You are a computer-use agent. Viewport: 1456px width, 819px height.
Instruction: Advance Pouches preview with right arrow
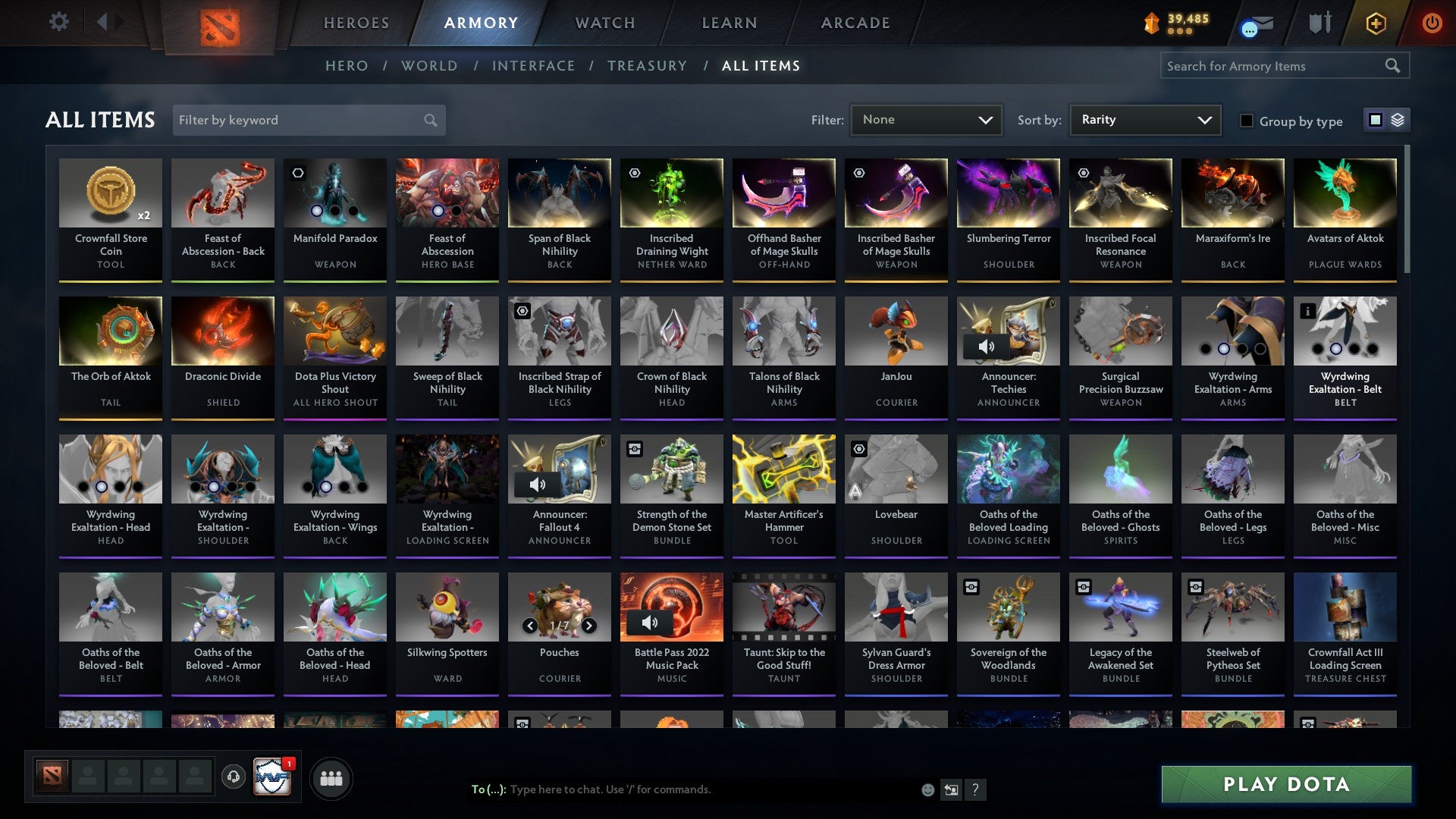(588, 626)
